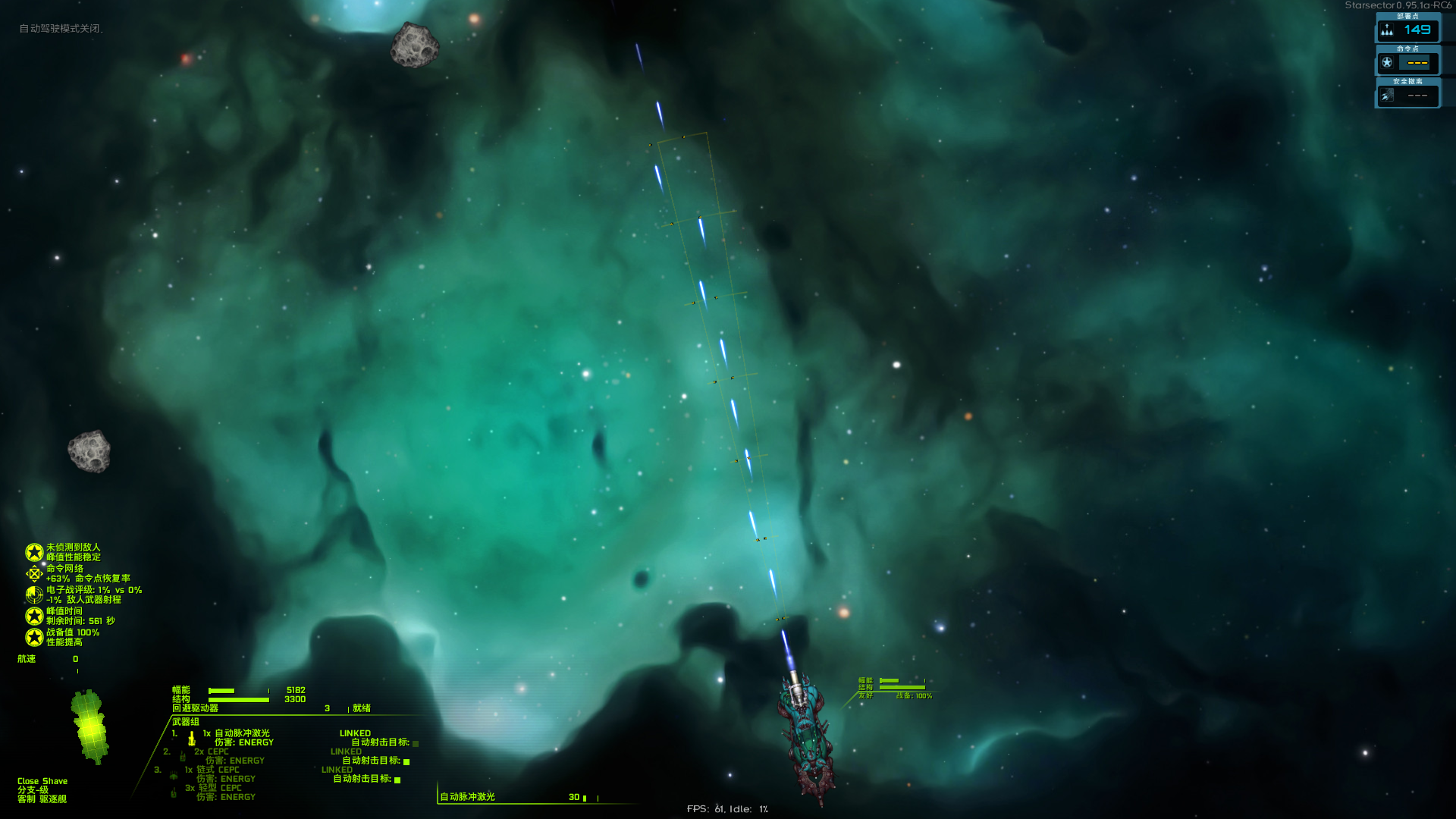The image size is (1456, 819).
Task: Toggle autofire square for weapon group 3
Action: pos(397,780)
